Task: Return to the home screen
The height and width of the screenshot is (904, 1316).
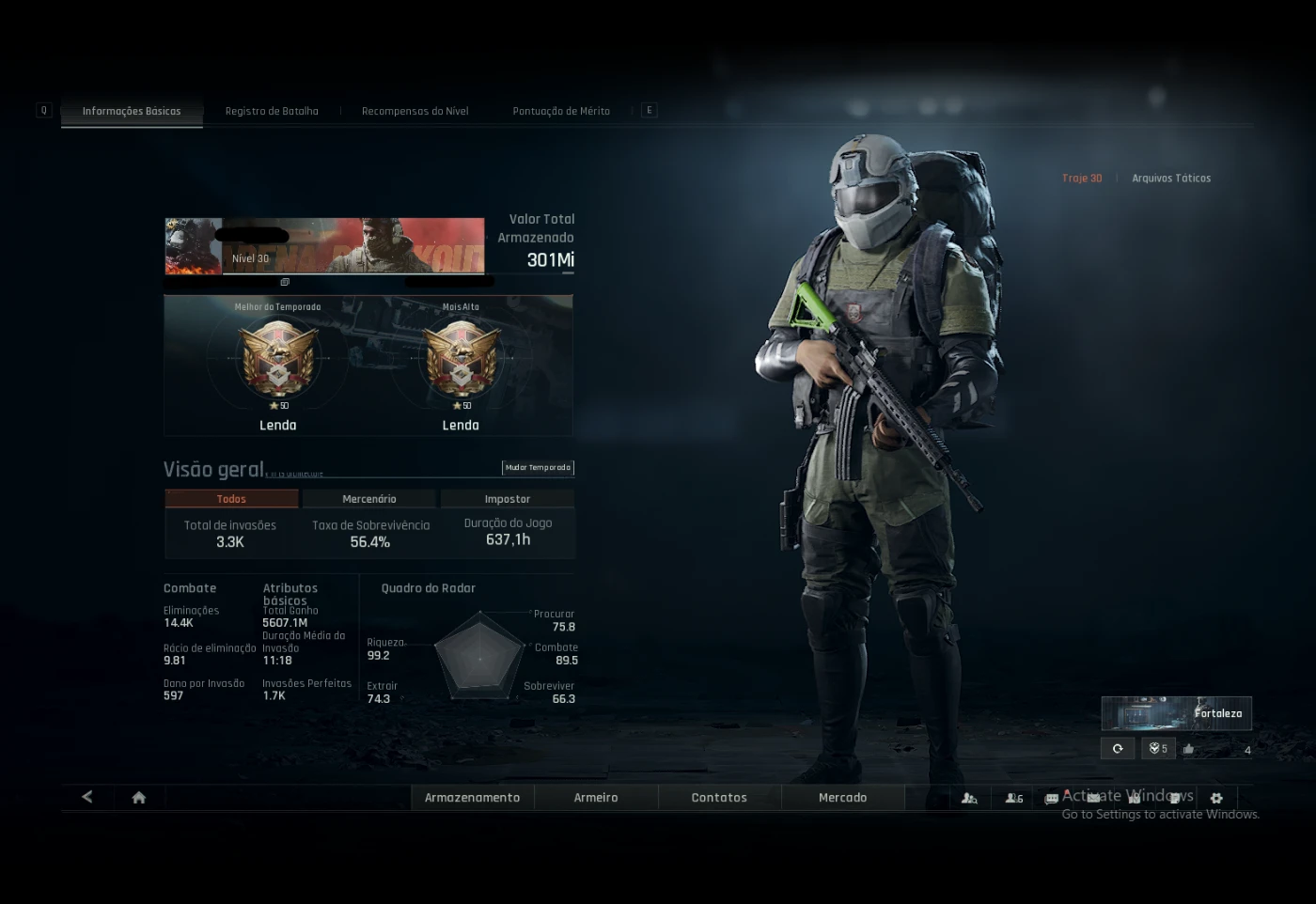Action: pyautogui.click(x=139, y=798)
